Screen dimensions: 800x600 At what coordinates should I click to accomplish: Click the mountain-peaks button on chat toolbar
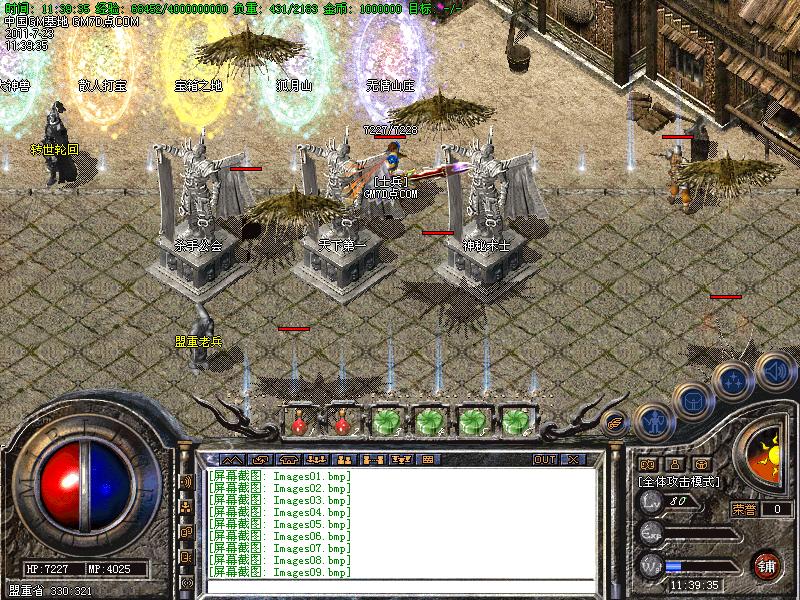(x=231, y=459)
